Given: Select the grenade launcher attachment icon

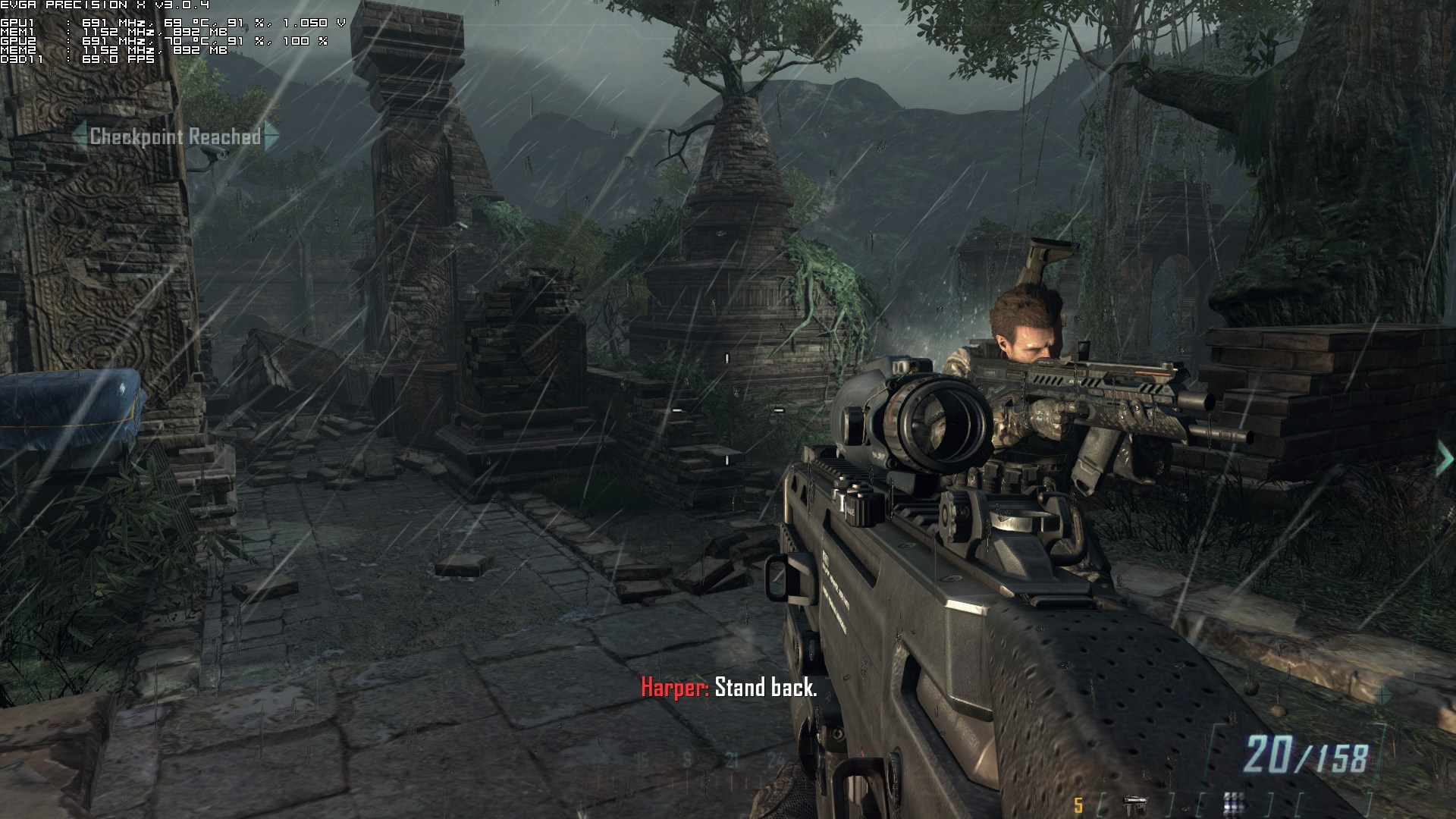Looking at the screenshot, I should pos(1134,802).
